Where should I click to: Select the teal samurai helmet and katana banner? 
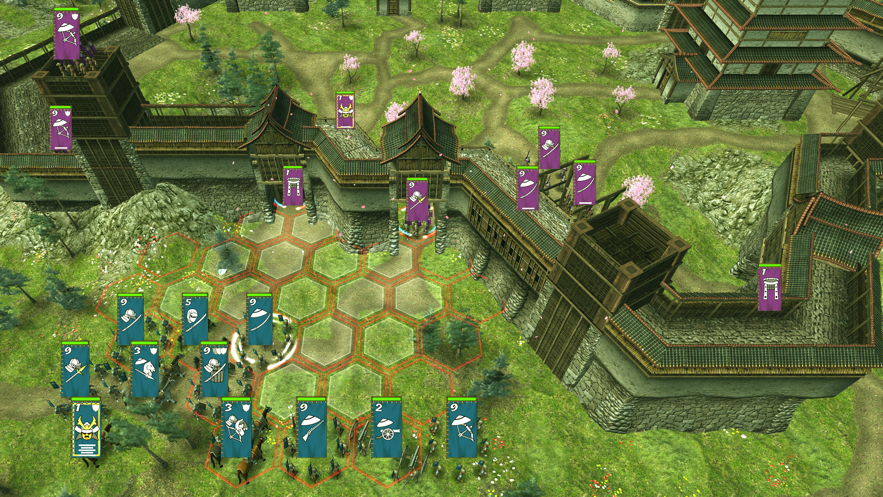pyautogui.click(x=130, y=321)
